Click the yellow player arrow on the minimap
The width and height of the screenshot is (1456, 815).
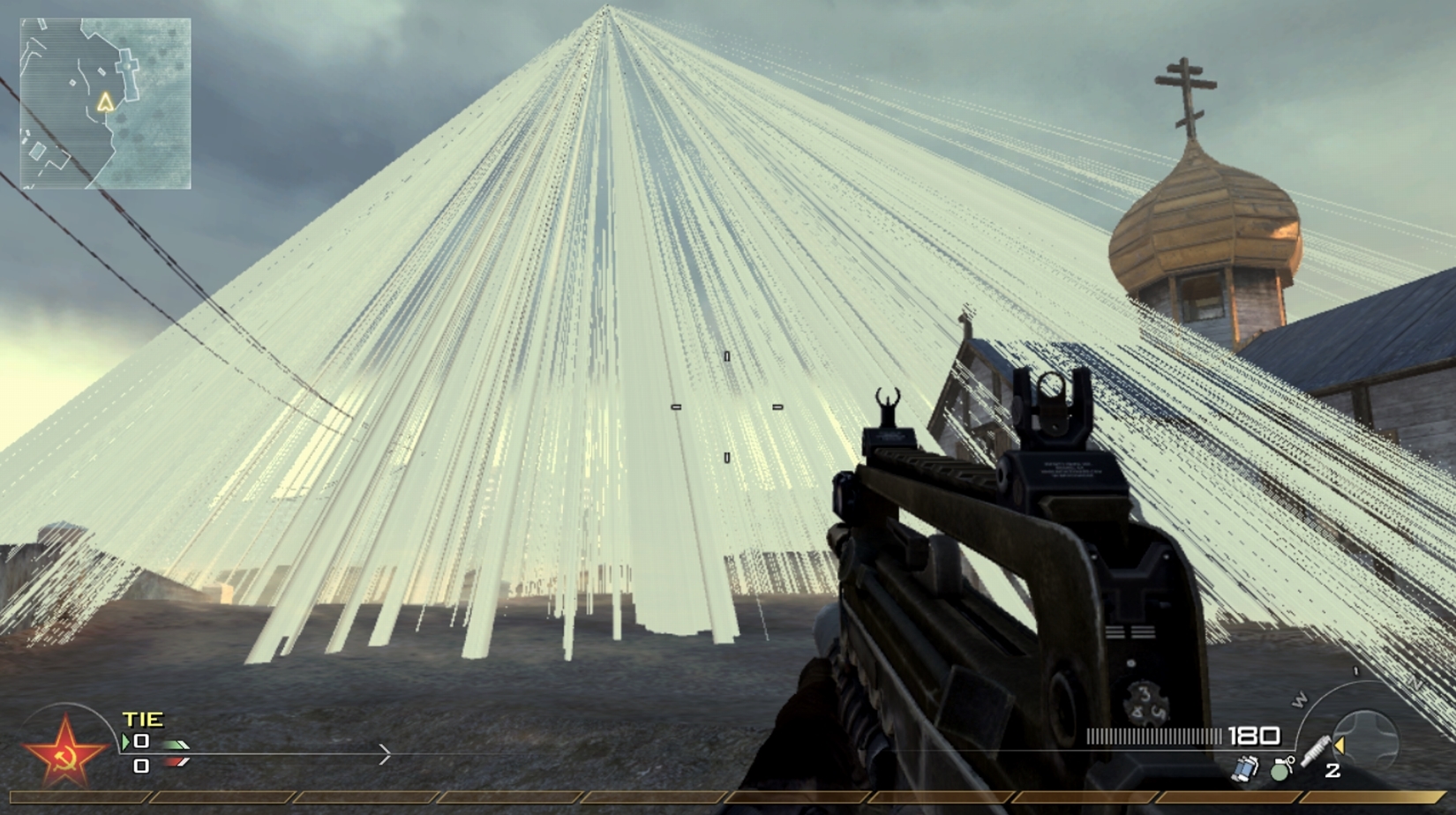click(108, 103)
